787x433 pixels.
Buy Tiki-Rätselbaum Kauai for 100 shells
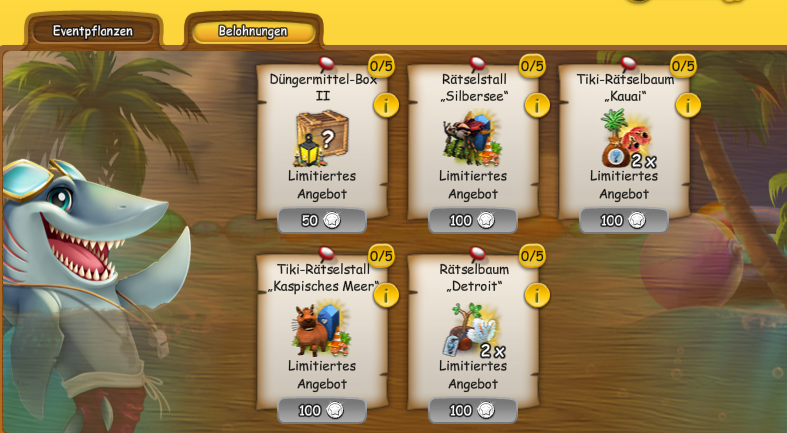point(624,220)
